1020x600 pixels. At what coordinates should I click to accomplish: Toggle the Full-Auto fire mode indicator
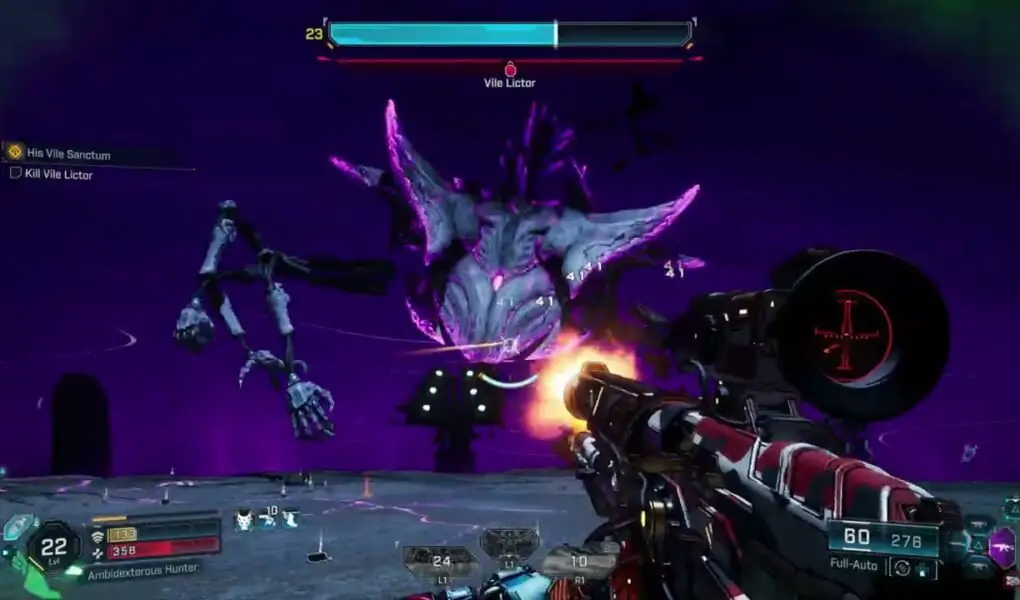click(x=853, y=565)
